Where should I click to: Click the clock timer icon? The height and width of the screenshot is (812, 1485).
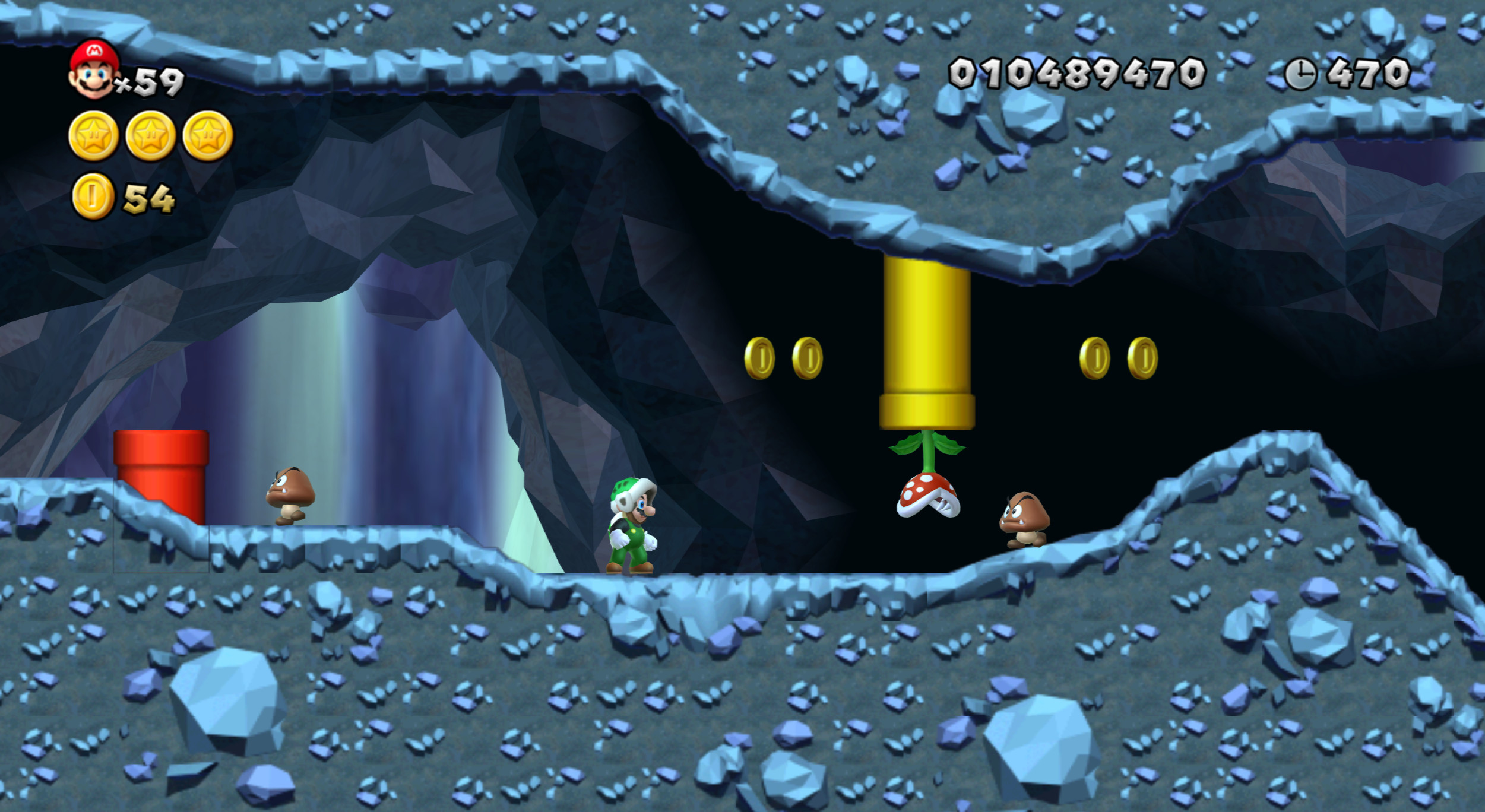click(x=1302, y=74)
